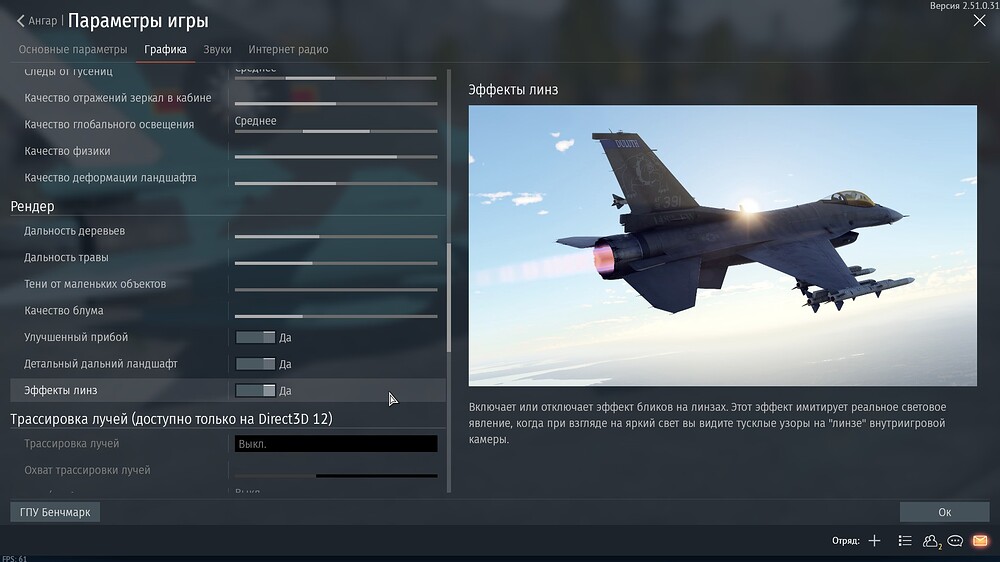Image resolution: width=1000 pixels, height=562 pixels.
Task: Confirm settings with the Ок button
Action: (x=944, y=512)
